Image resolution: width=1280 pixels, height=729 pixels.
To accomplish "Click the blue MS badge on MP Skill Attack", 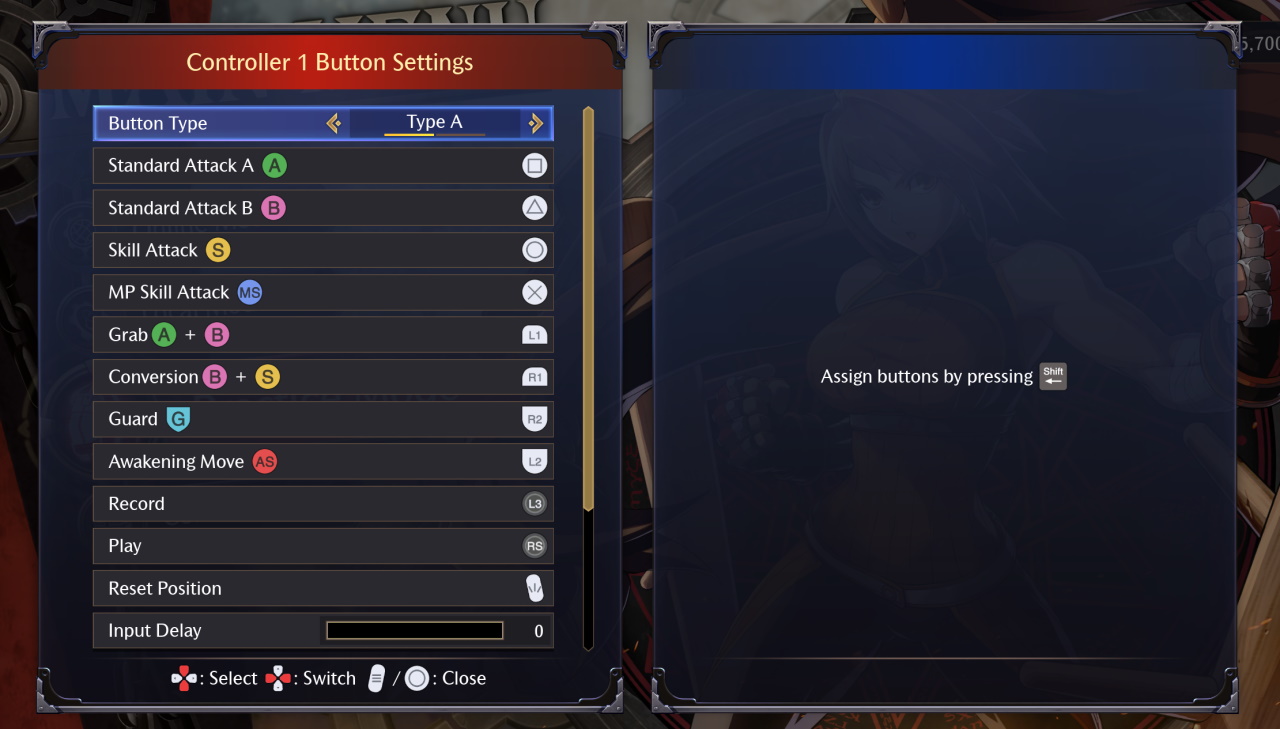I will [250, 292].
